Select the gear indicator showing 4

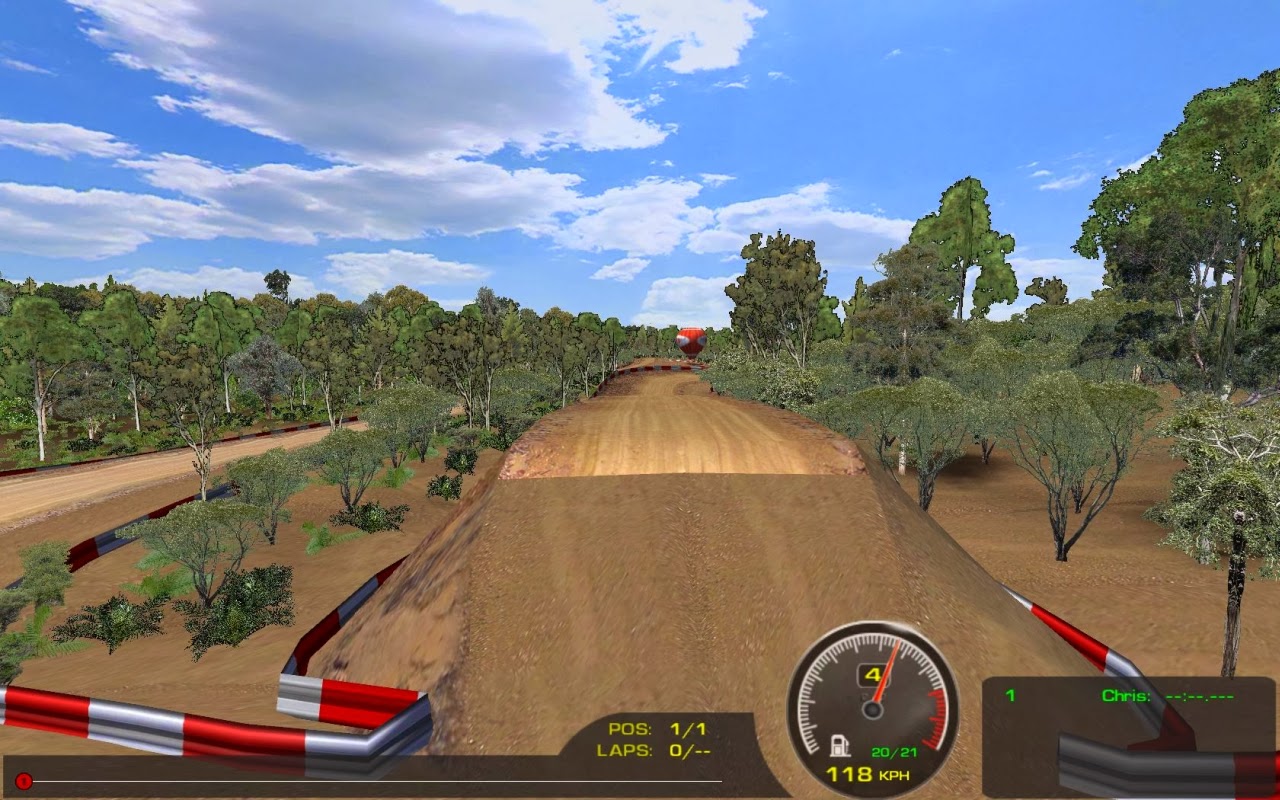[x=873, y=676]
